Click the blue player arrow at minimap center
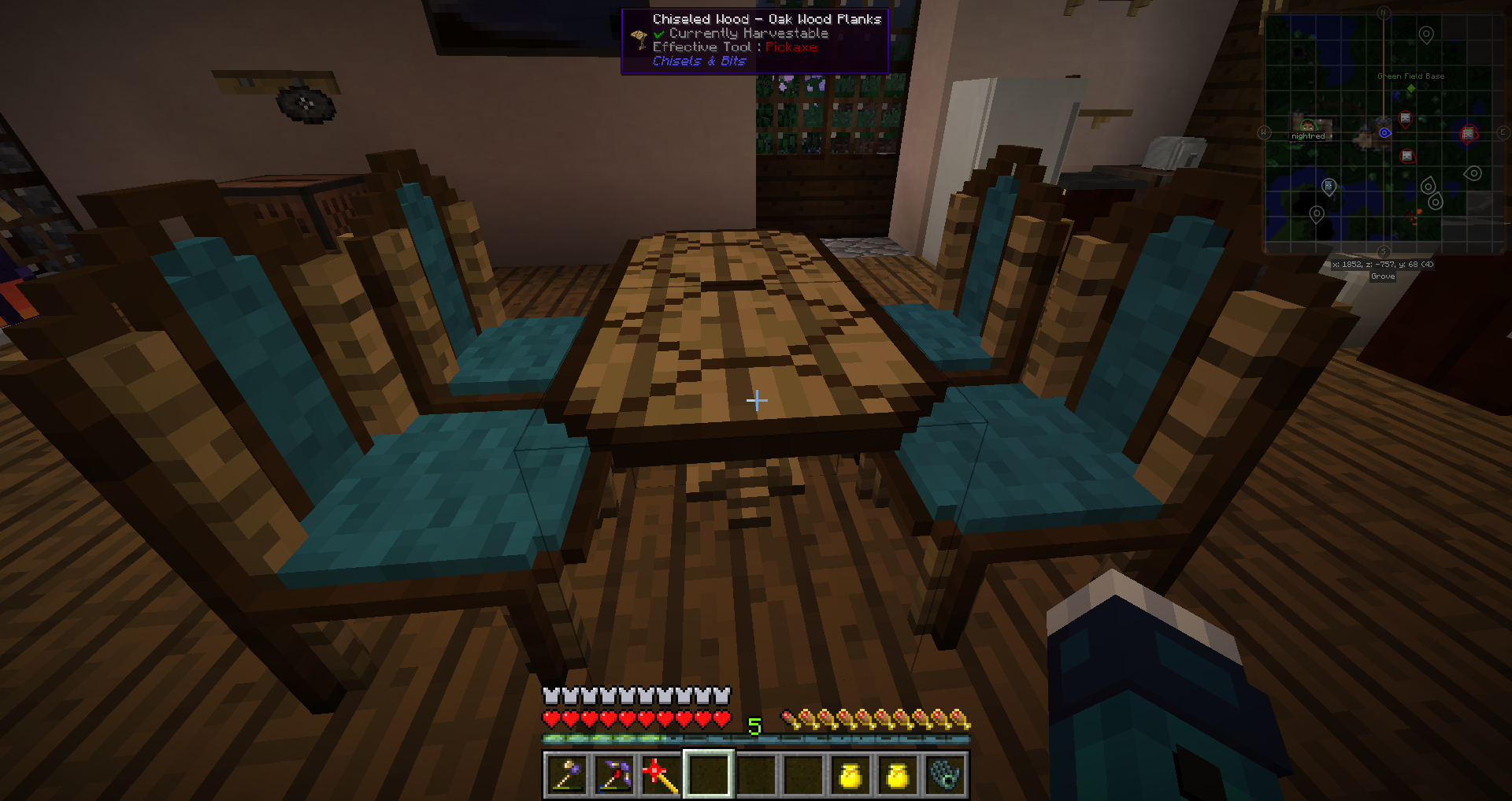 [x=1384, y=132]
